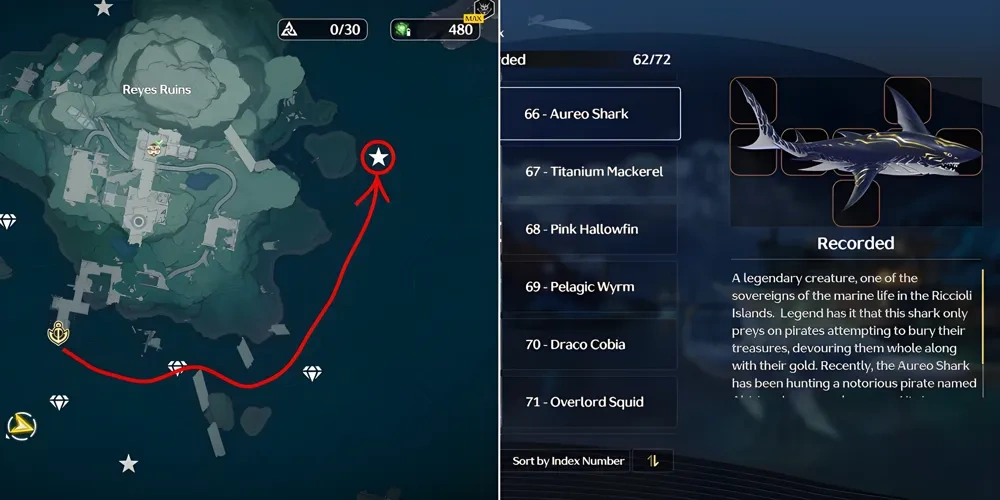Choose the 67 - Titanium Mackerel entry

[x=589, y=172]
